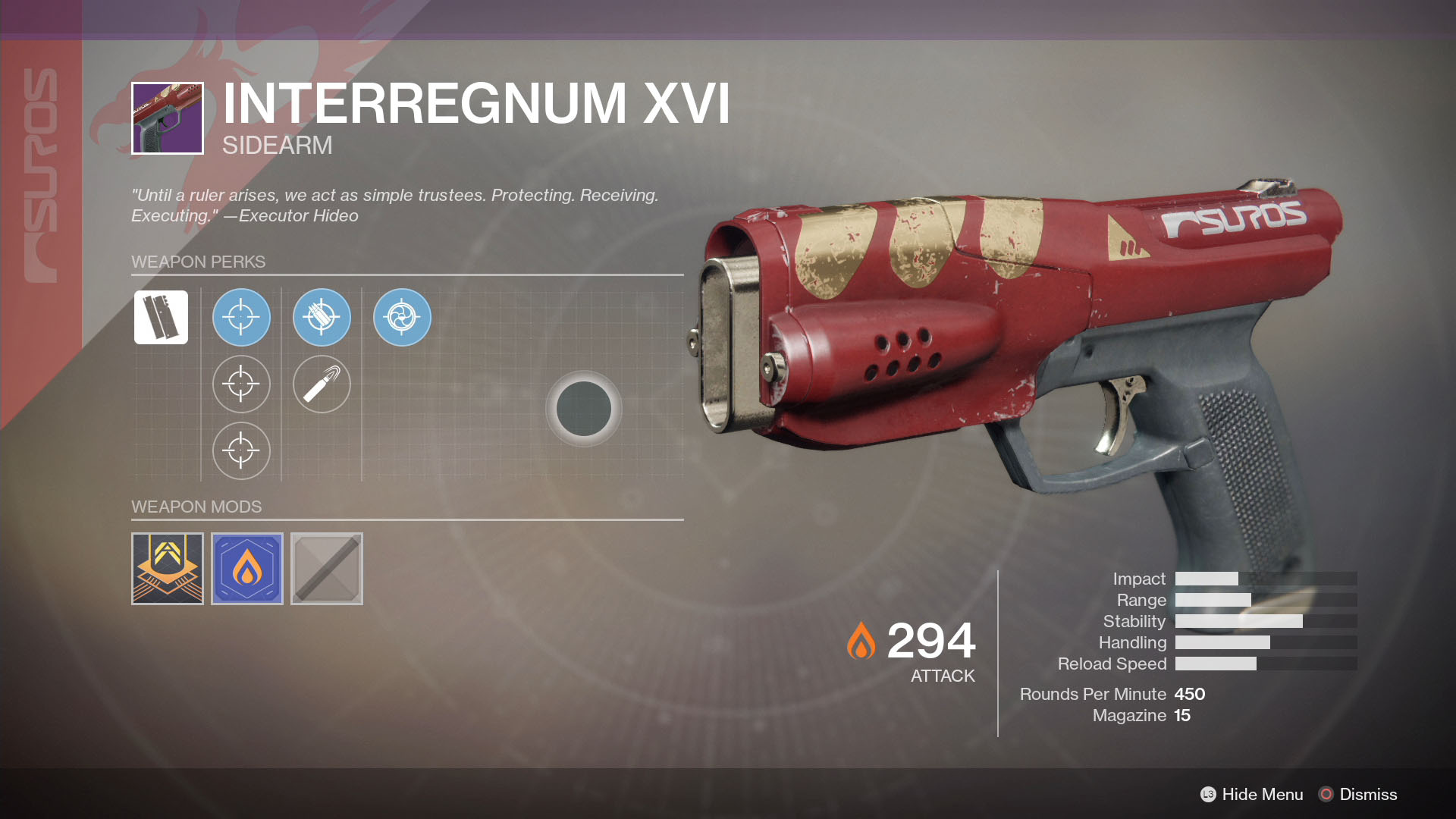Viewport: 1456px width, 819px height.
Task: Select the solar damage weapon mod
Action: click(246, 568)
